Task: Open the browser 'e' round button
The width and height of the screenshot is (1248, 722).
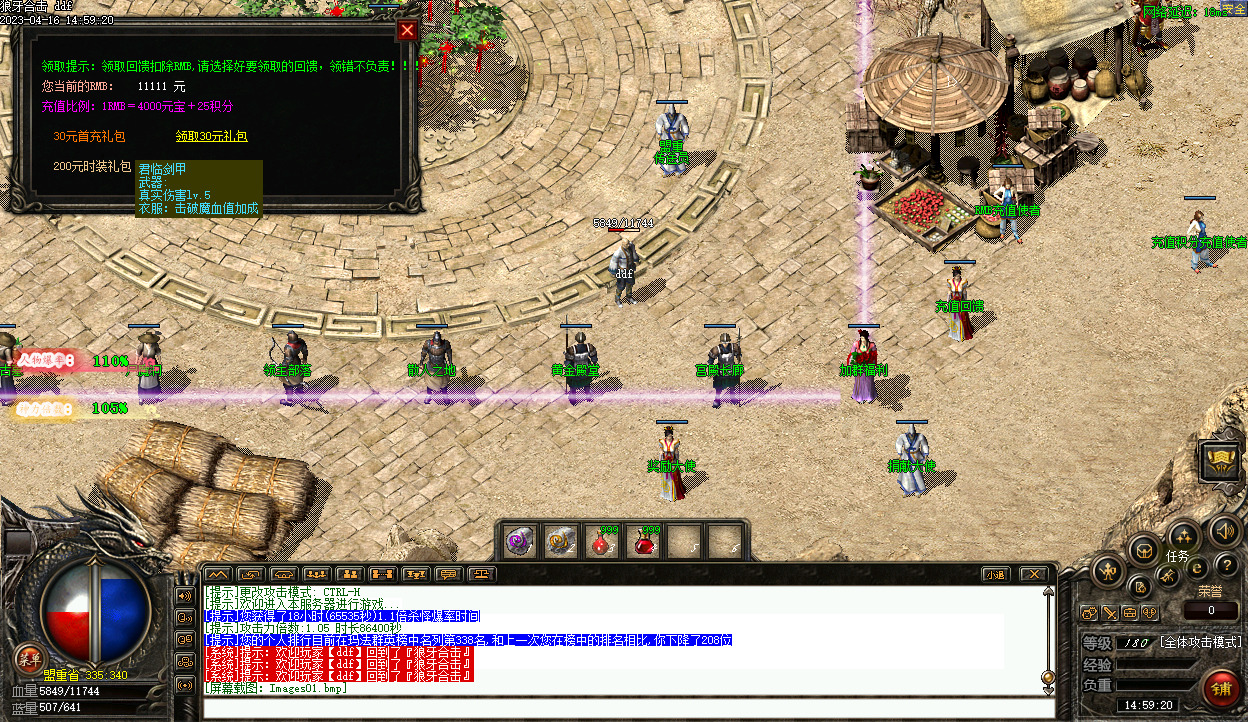Action: click(1197, 567)
